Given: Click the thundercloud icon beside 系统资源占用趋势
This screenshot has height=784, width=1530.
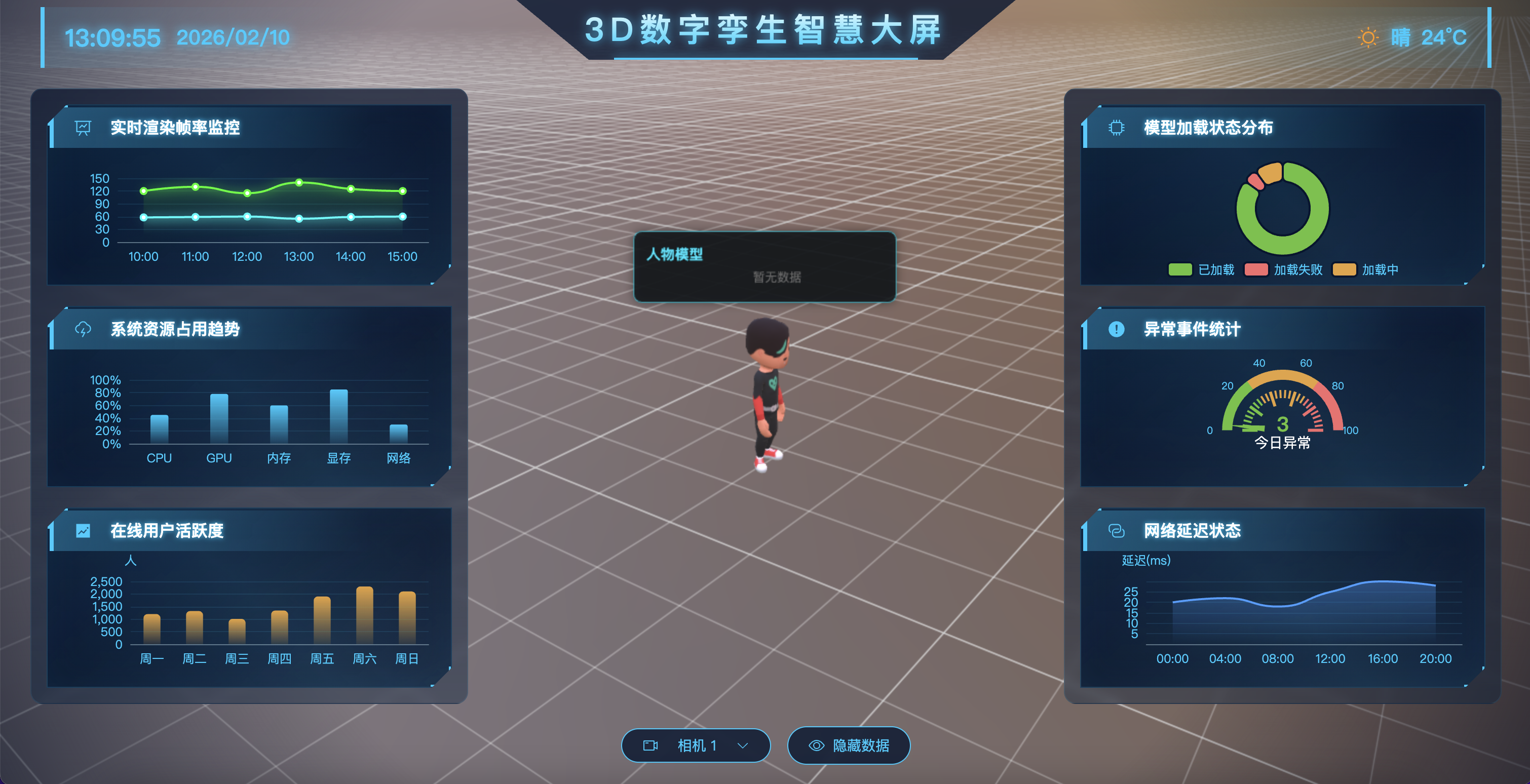Looking at the screenshot, I should coord(83,329).
